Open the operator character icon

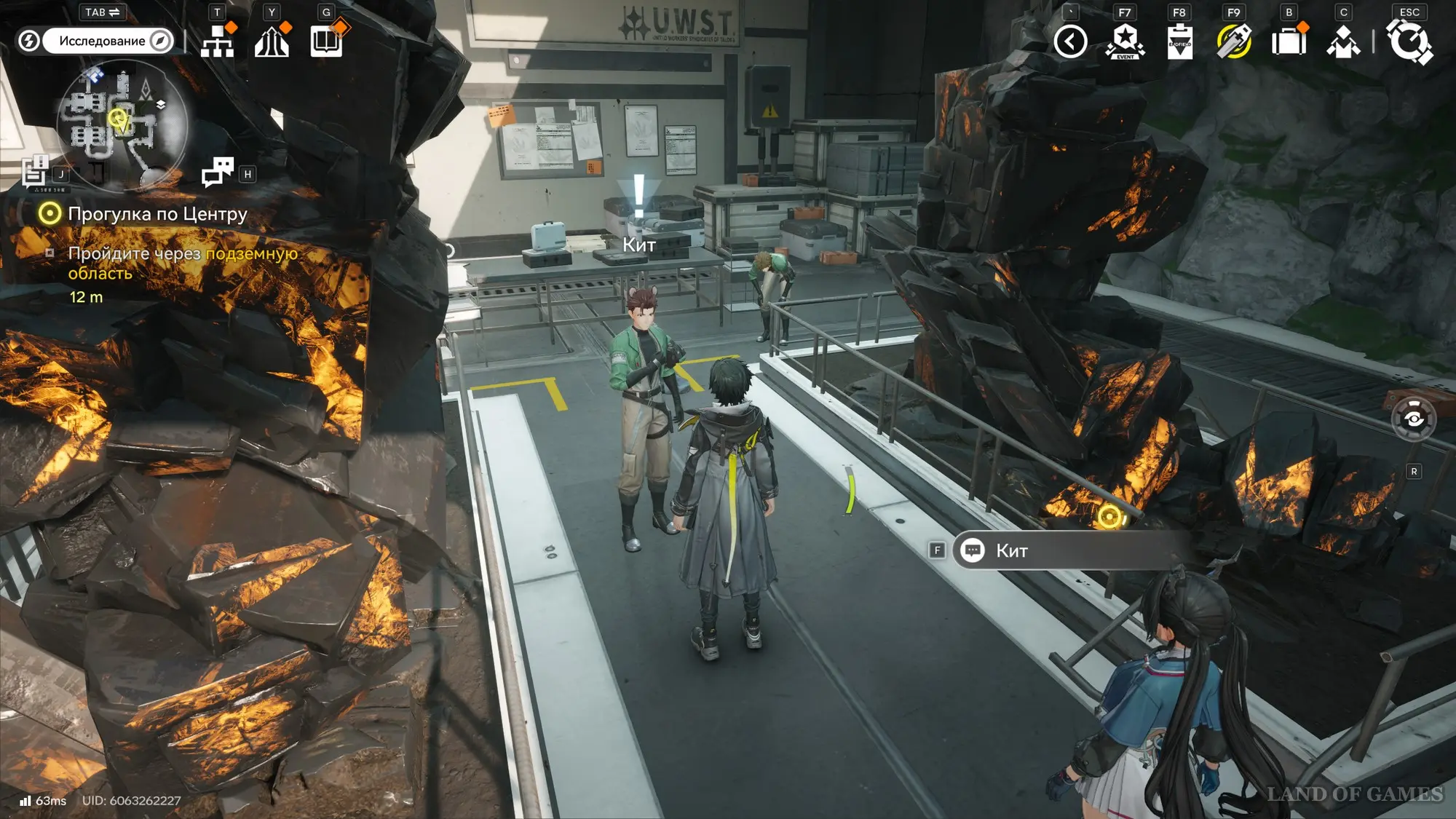[x=1343, y=41]
